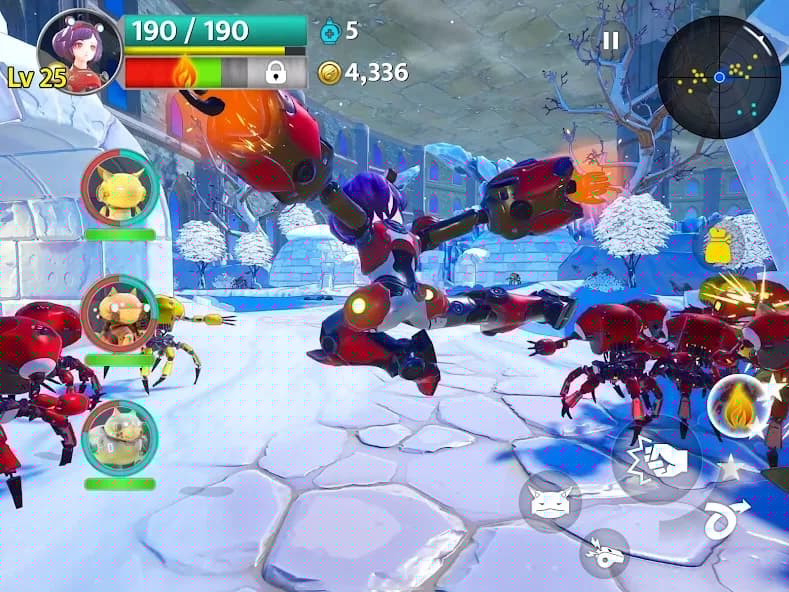
Task: Tap the yellow robot target icon
Action: point(719,246)
